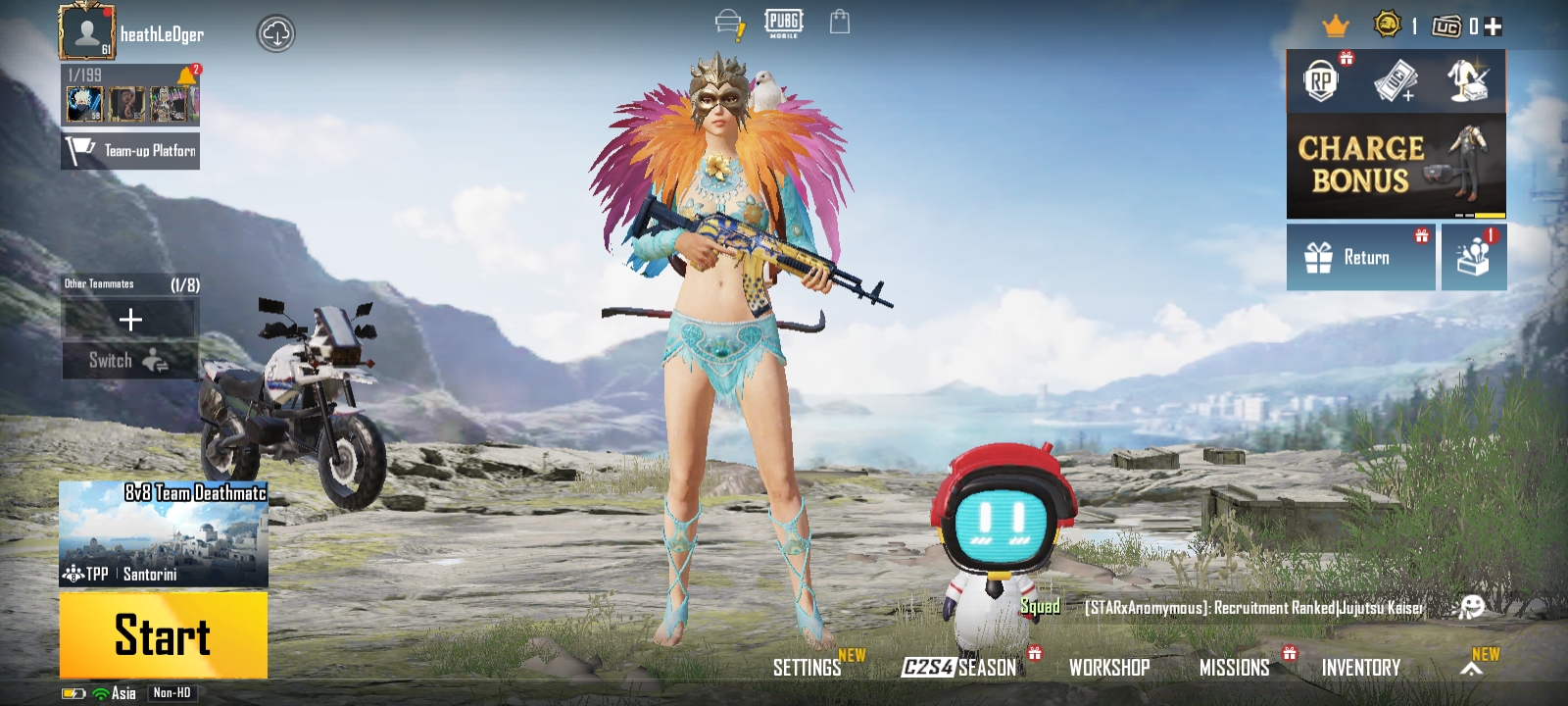The height and width of the screenshot is (706, 1568).
Task: Open the notification bell with red badge
Action: point(187,76)
